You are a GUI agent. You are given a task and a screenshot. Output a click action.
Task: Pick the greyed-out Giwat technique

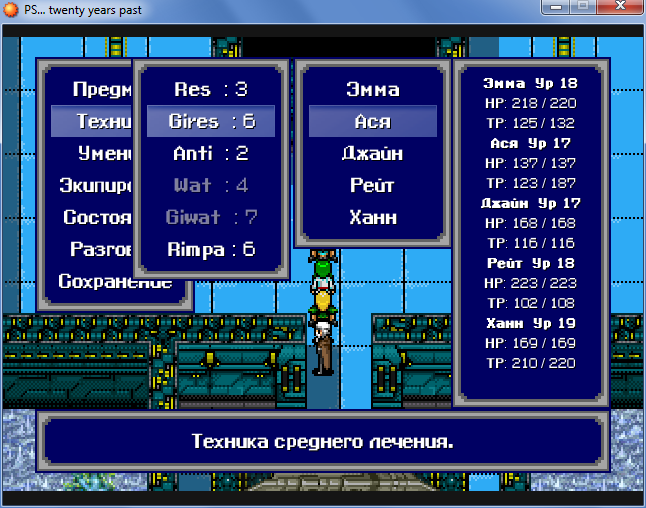(211, 217)
